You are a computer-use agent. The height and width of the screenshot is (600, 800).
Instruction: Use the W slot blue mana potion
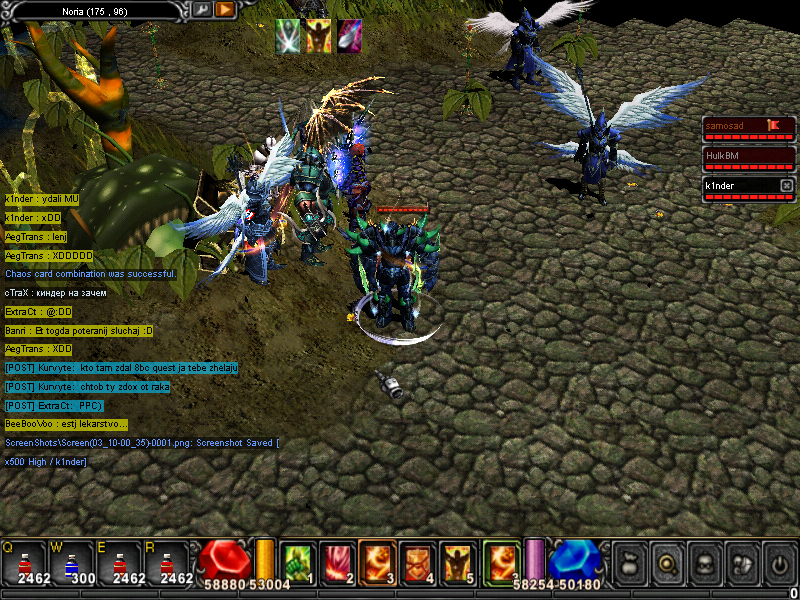click(x=71, y=561)
